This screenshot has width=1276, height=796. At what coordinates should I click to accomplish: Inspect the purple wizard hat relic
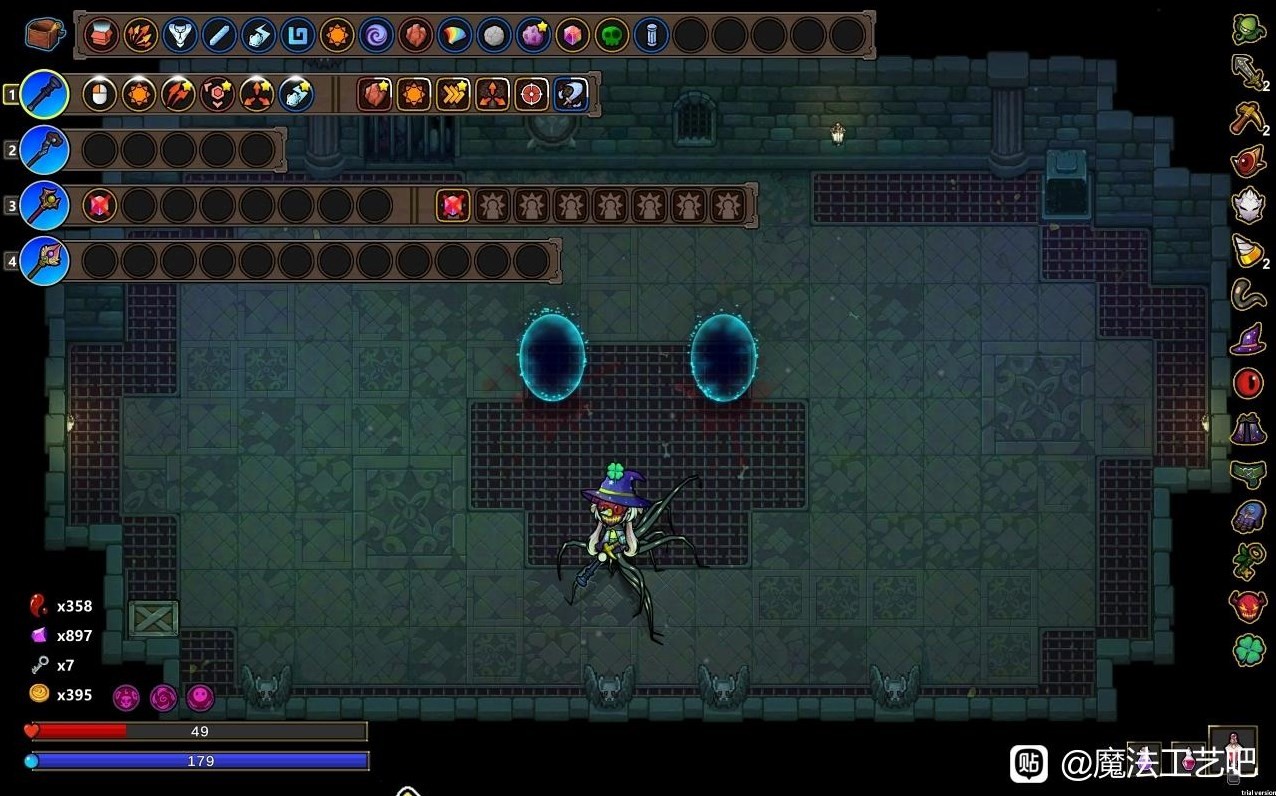[1248, 340]
